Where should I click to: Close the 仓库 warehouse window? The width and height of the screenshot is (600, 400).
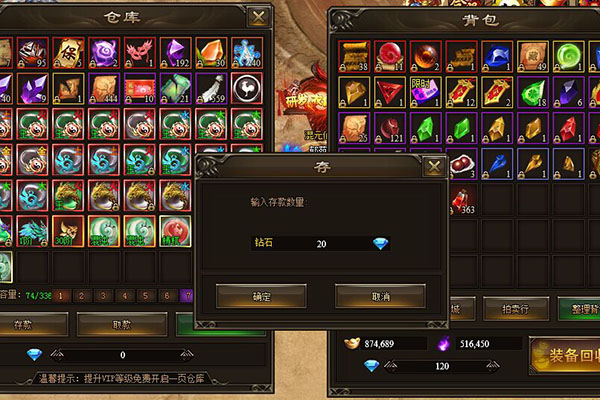click(259, 17)
